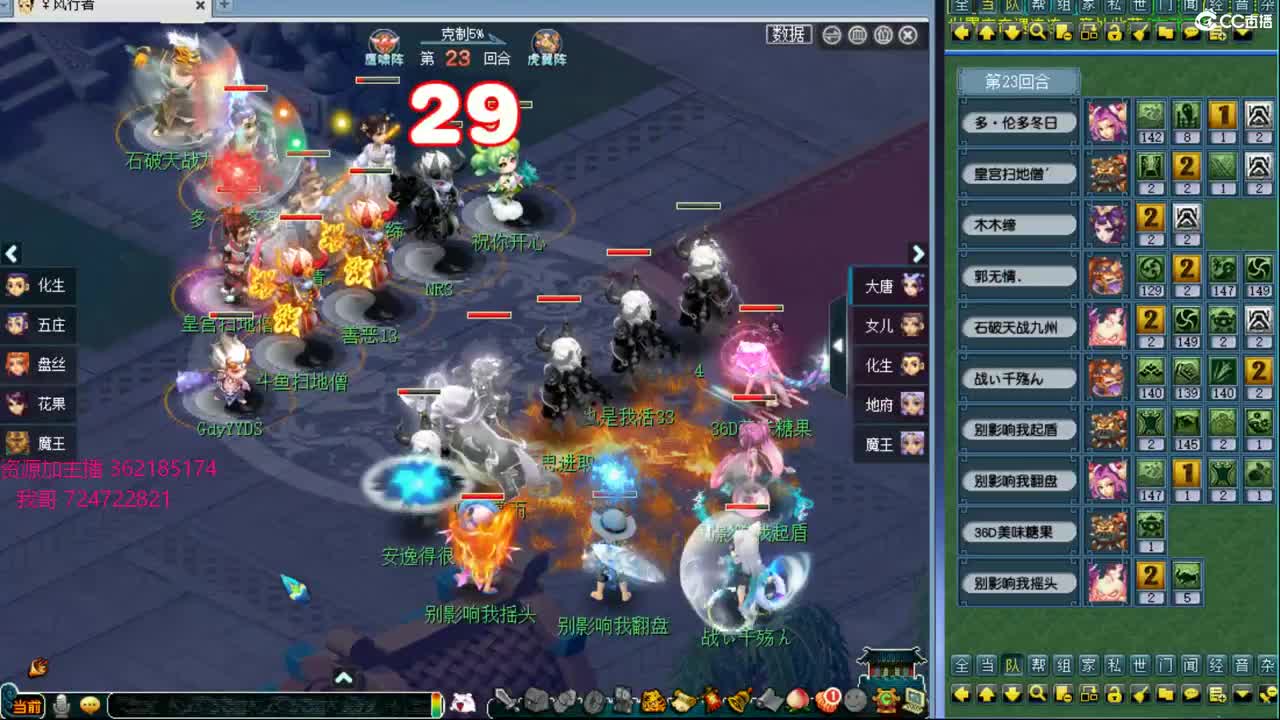Expand the left arrow on the battle sidebar
The width and height of the screenshot is (1280, 720).
tap(12, 252)
